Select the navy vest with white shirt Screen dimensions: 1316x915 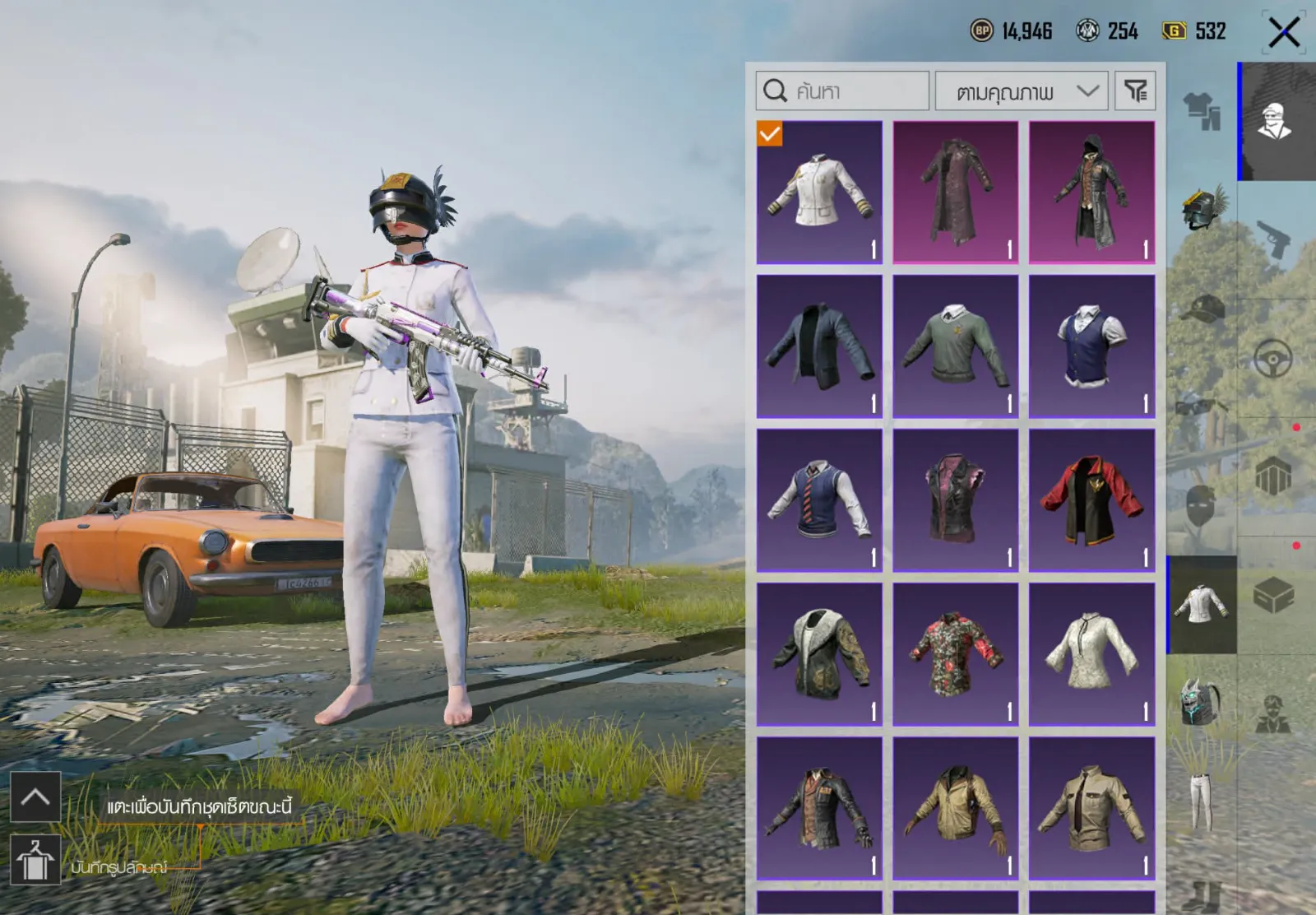[x=1091, y=346]
